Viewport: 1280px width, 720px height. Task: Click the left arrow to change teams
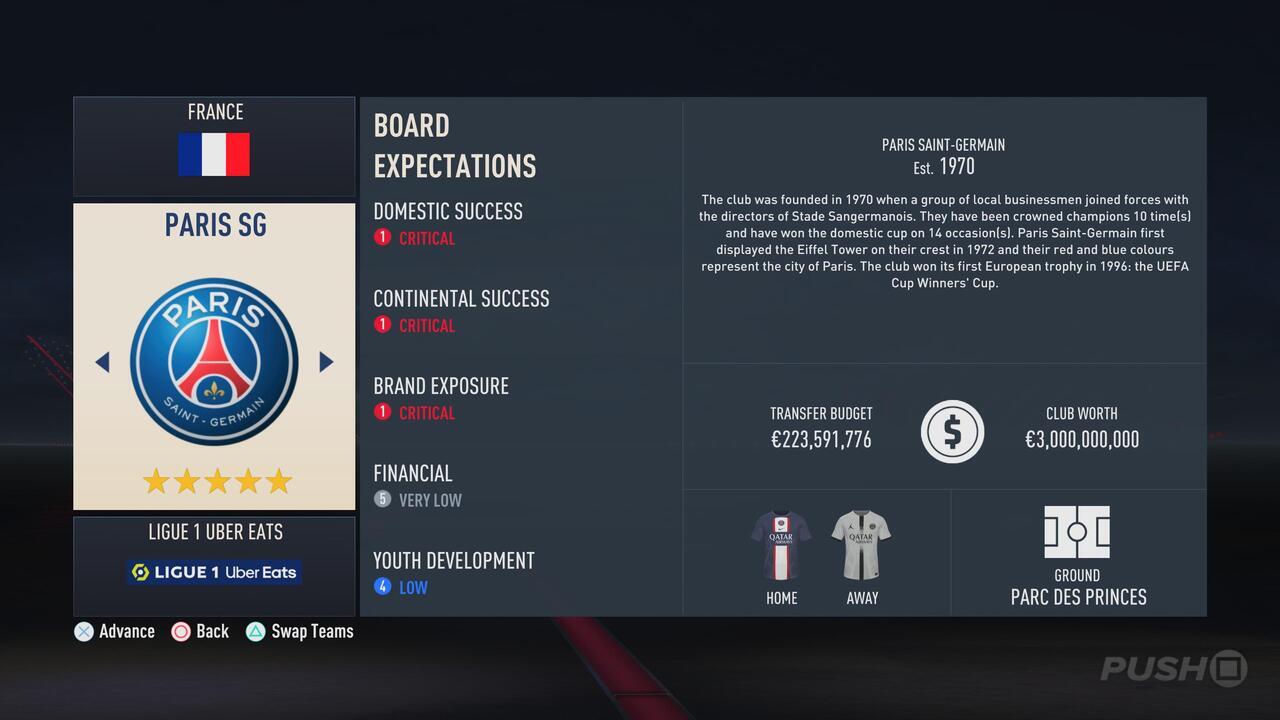[102, 362]
